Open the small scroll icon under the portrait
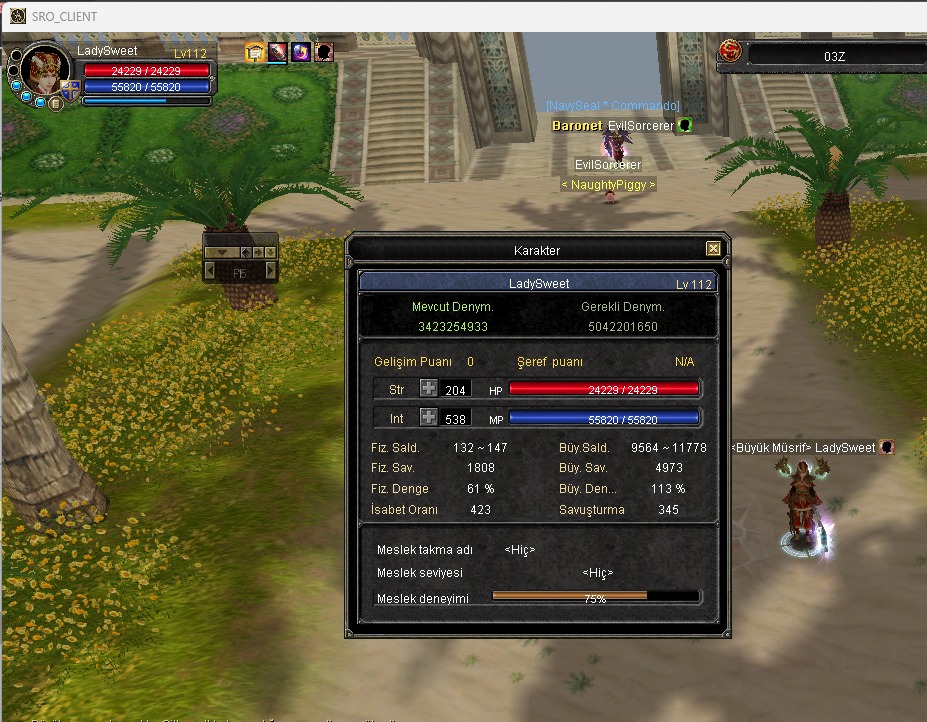Image resolution: width=927 pixels, height=722 pixels. coord(56,103)
